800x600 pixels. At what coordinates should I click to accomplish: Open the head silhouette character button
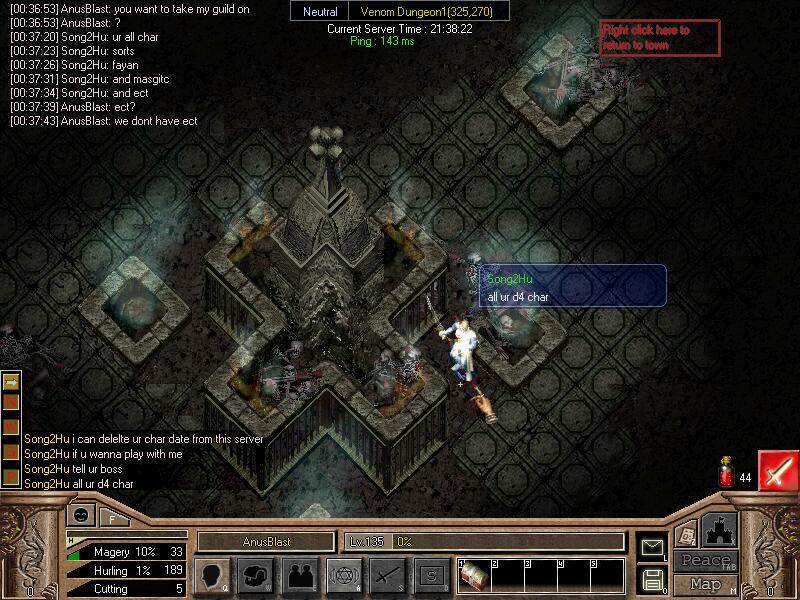(x=212, y=575)
